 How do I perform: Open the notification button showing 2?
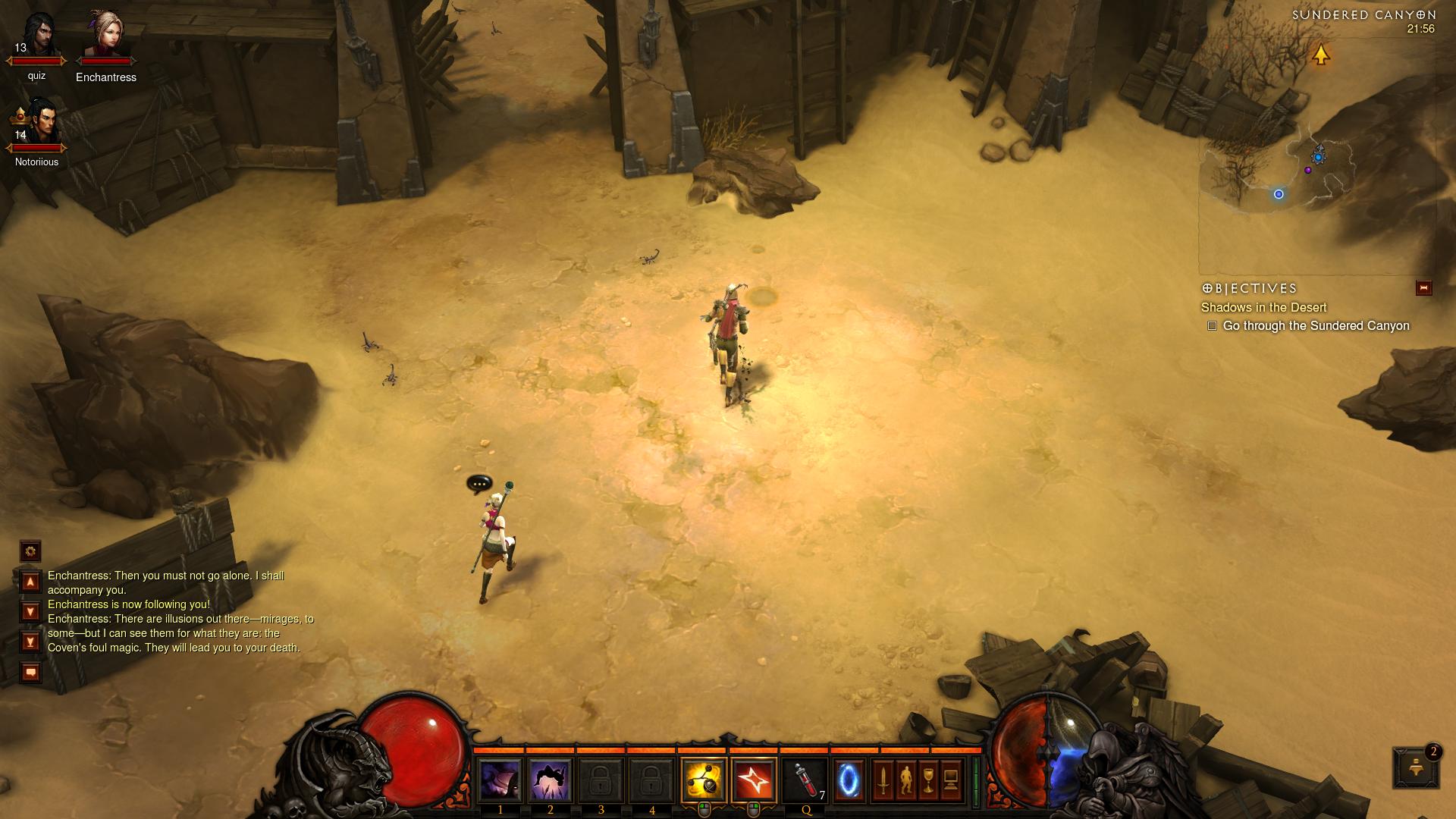pyautogui.click(x=1415, y=767)
